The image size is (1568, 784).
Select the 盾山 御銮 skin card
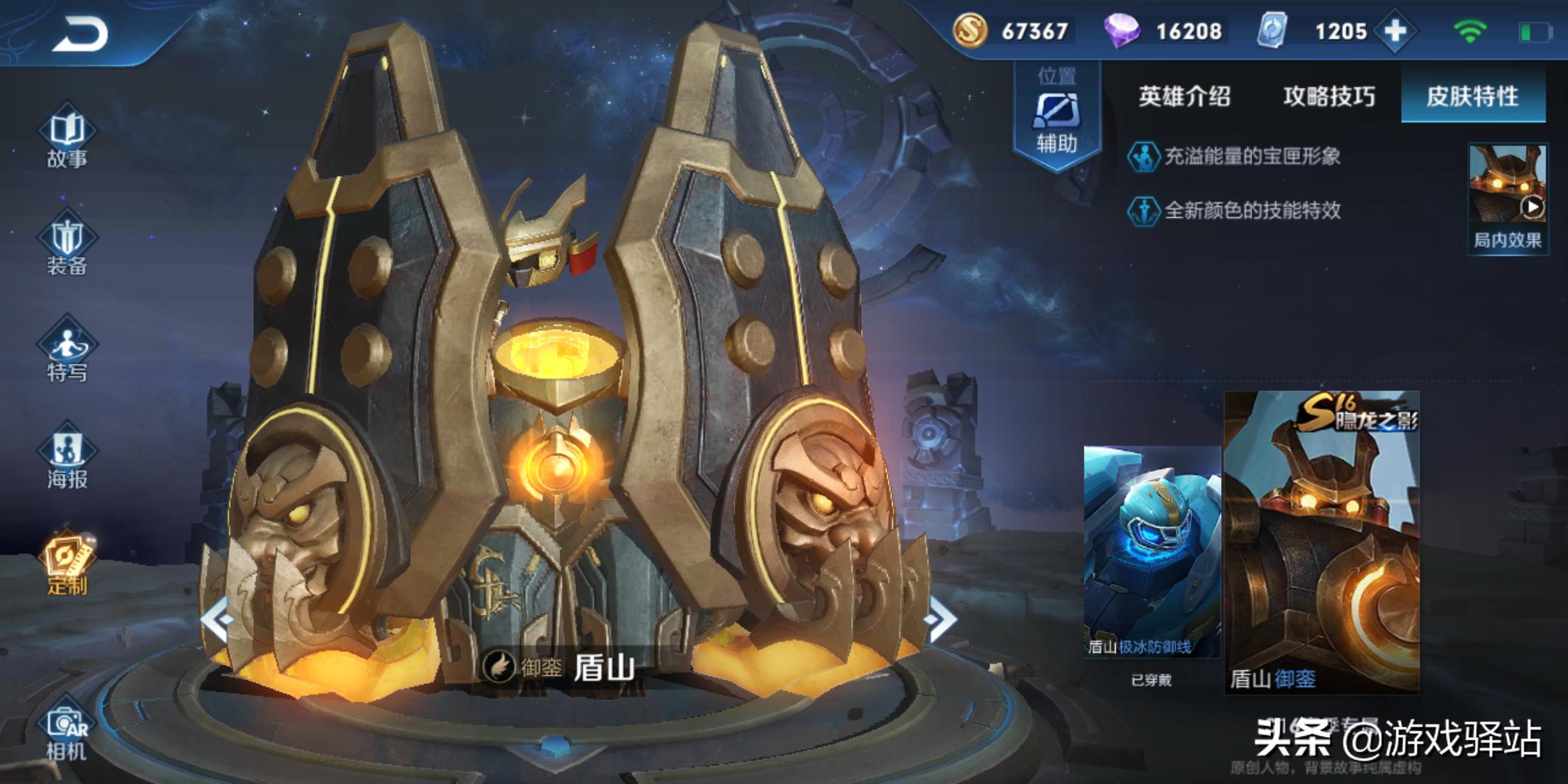pos(1322,542)
